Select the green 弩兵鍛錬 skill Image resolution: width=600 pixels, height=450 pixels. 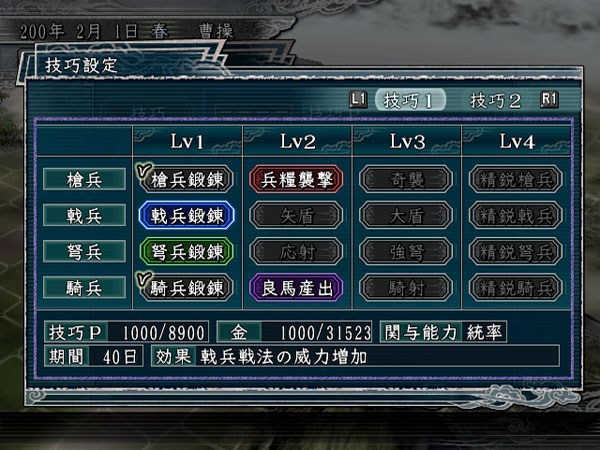(187, 251)
